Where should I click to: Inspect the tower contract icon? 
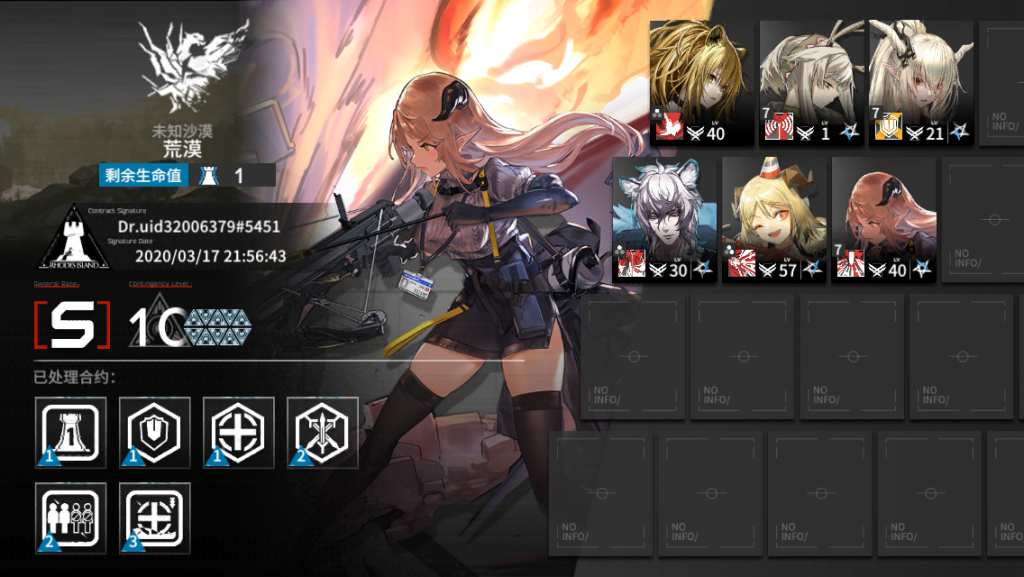(x=70, y=433)
